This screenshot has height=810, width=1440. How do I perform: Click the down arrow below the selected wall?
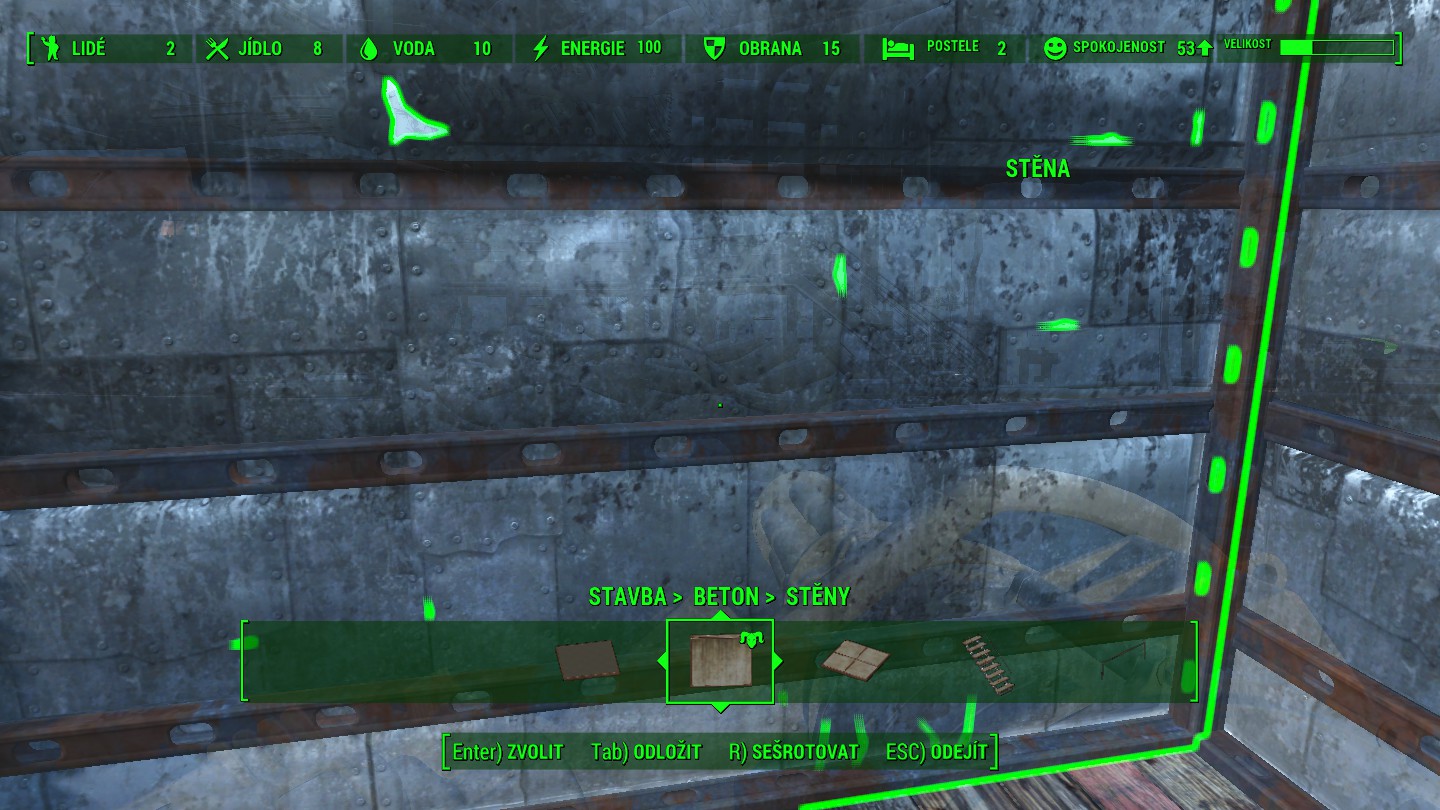[720, 707]
